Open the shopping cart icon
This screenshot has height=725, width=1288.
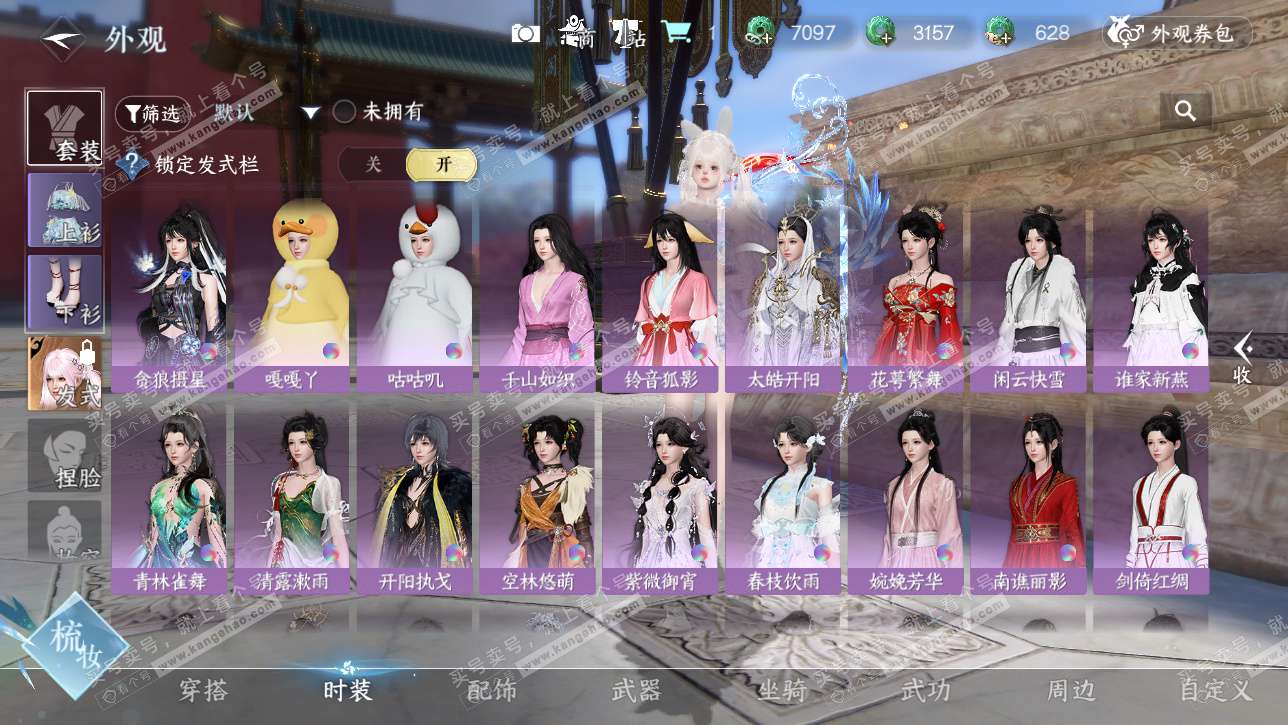(677, 32)
